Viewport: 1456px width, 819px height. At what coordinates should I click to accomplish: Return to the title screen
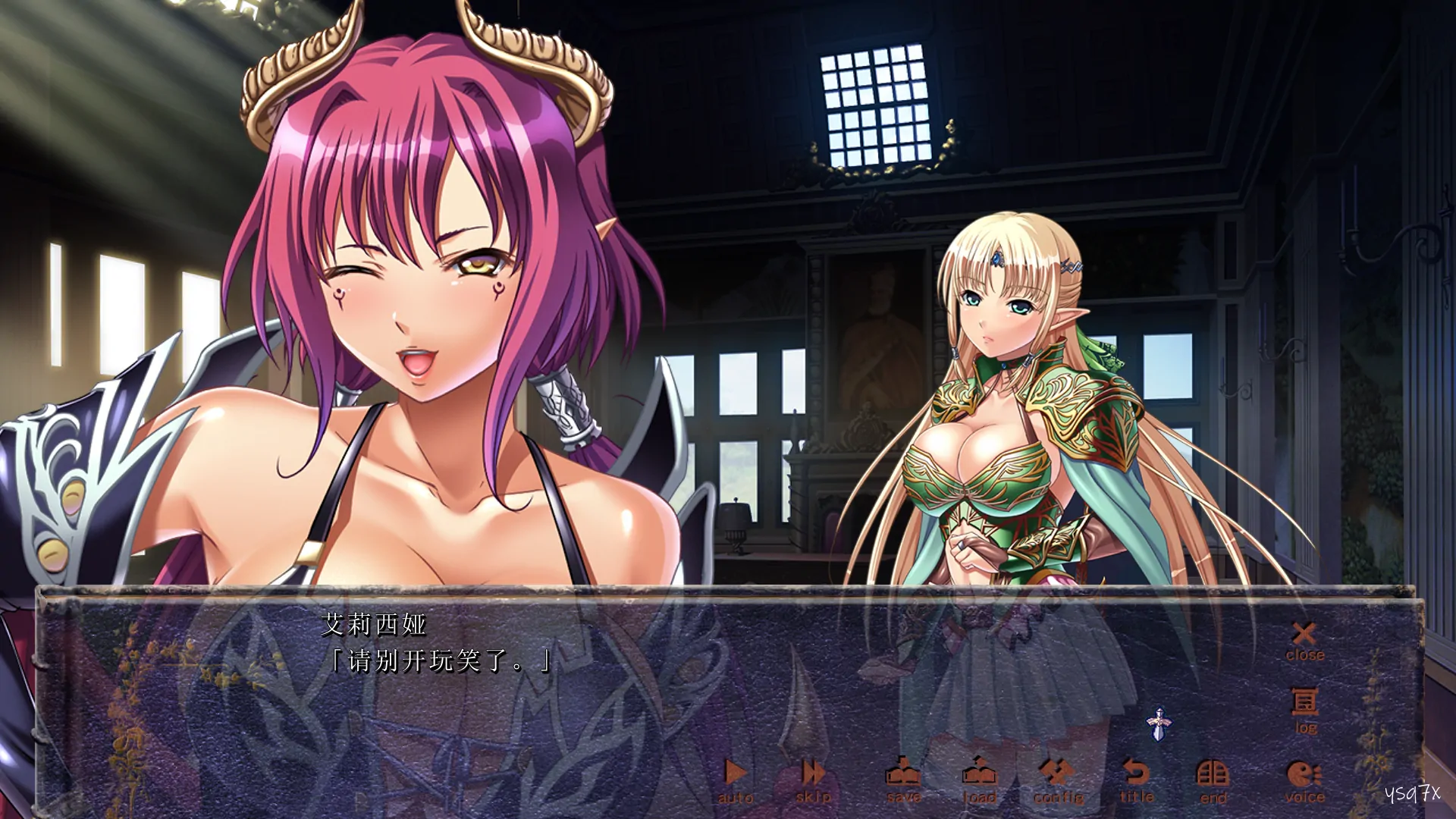coord(1136,780)
